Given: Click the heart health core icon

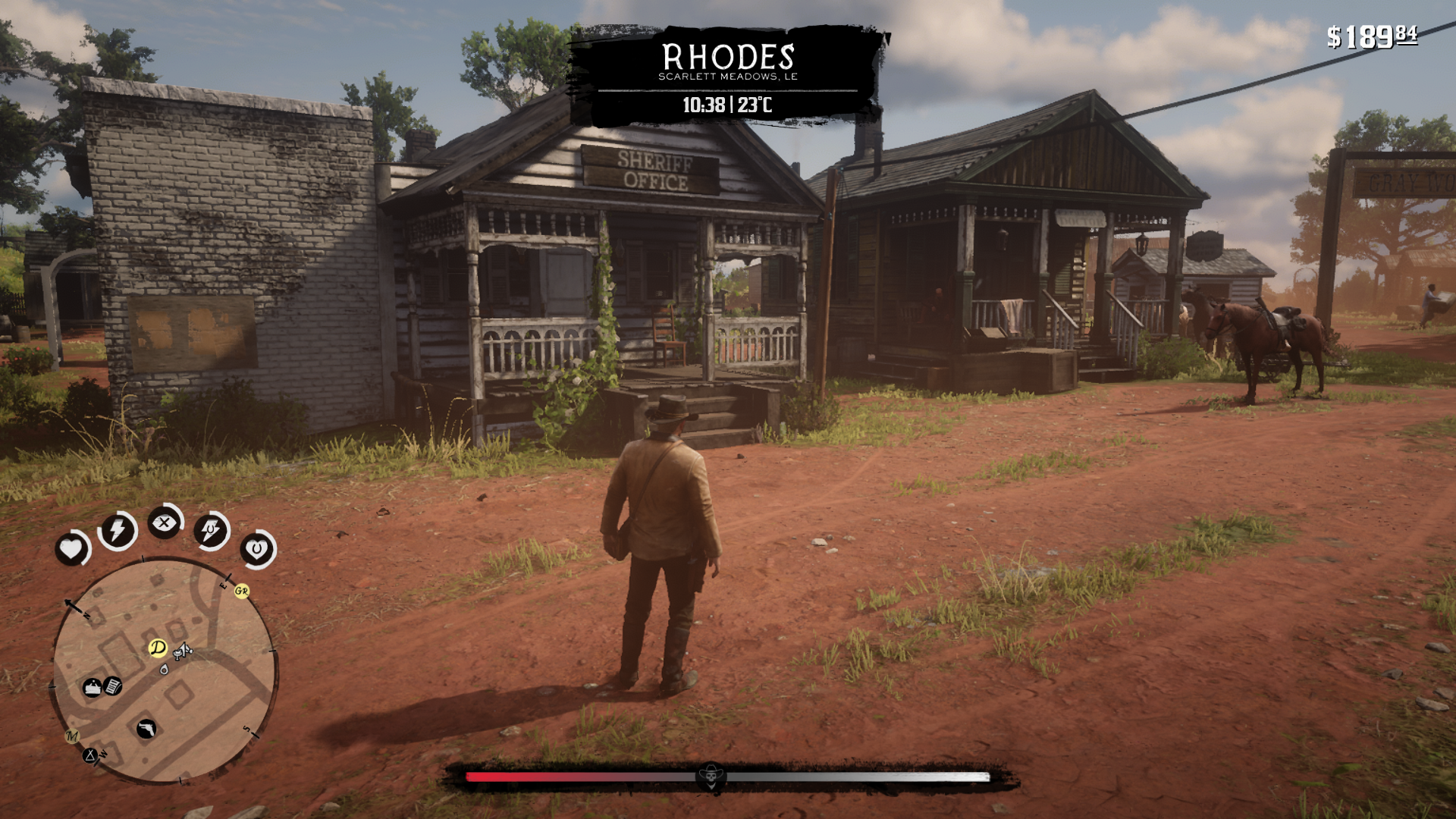Looking at the screenshot, I should [x=72, y=548].
